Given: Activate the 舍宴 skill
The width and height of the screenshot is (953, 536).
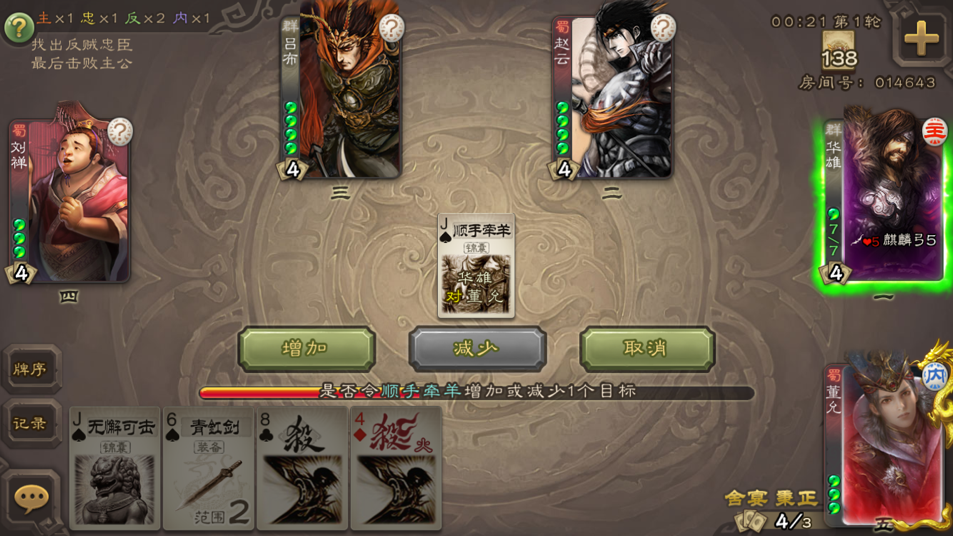Looking at the screenshot, I should tap(746, 498).
